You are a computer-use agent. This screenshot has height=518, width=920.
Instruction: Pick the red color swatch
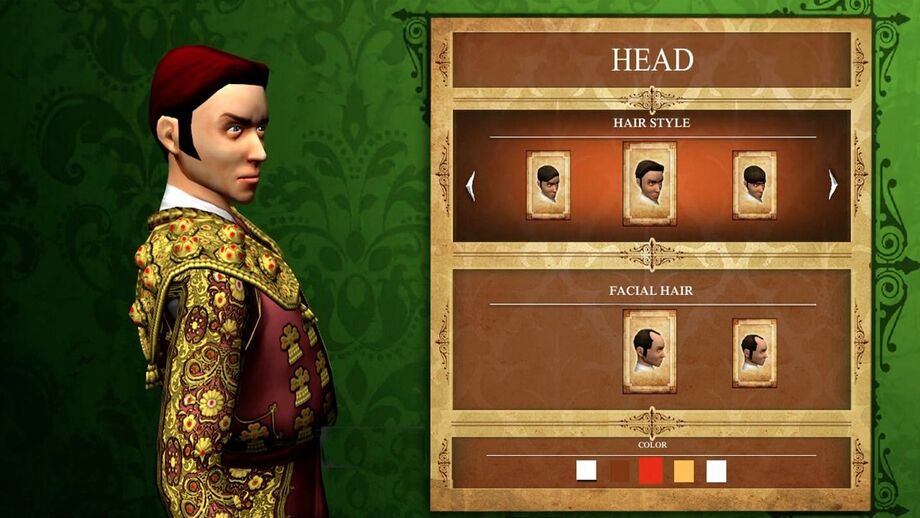[651, 471]
